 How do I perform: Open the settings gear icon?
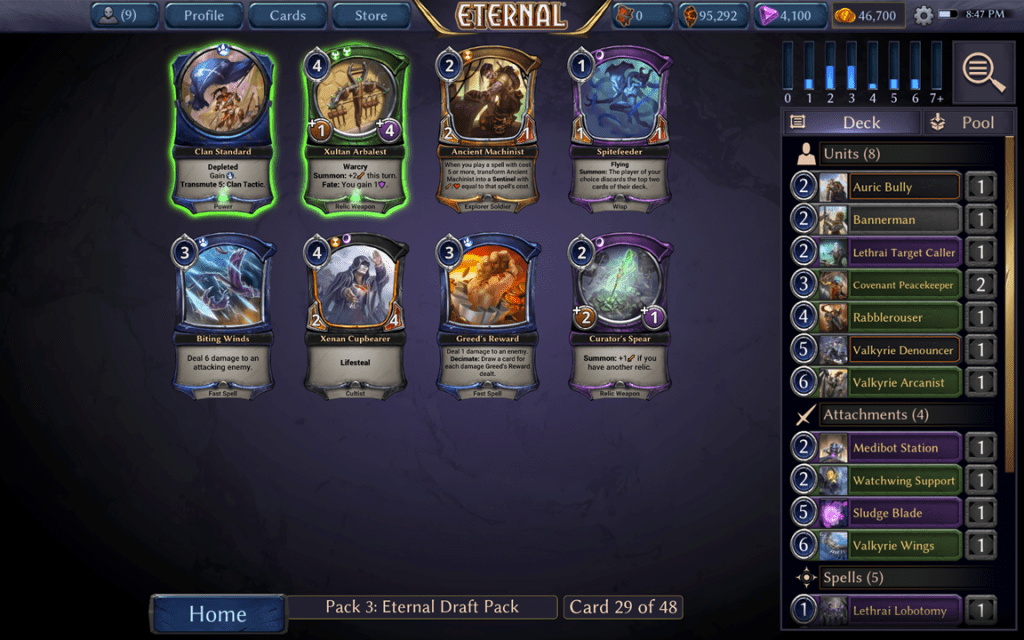point(923,16)
